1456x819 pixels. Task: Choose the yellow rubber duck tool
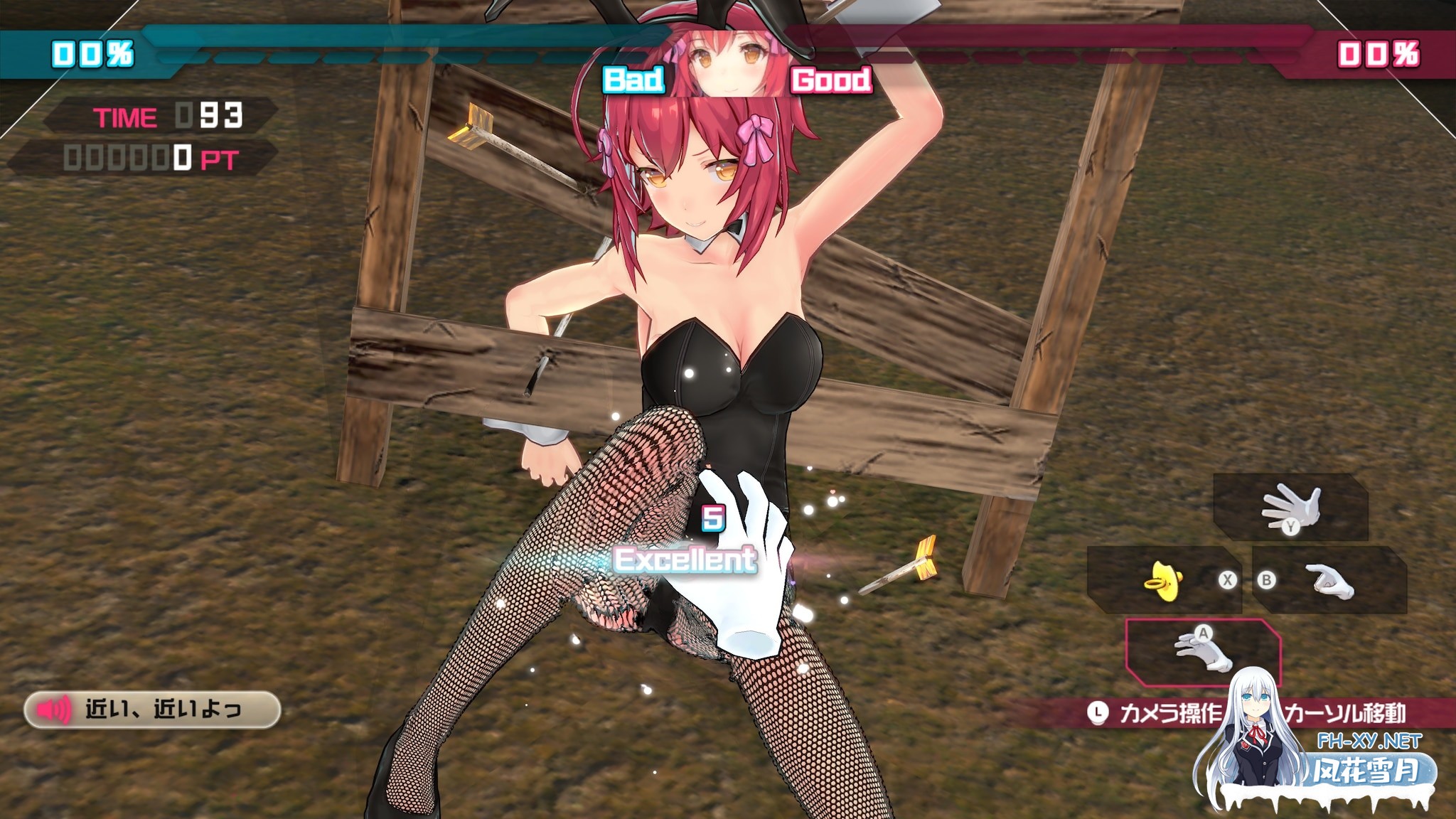tap(1163, 581)
